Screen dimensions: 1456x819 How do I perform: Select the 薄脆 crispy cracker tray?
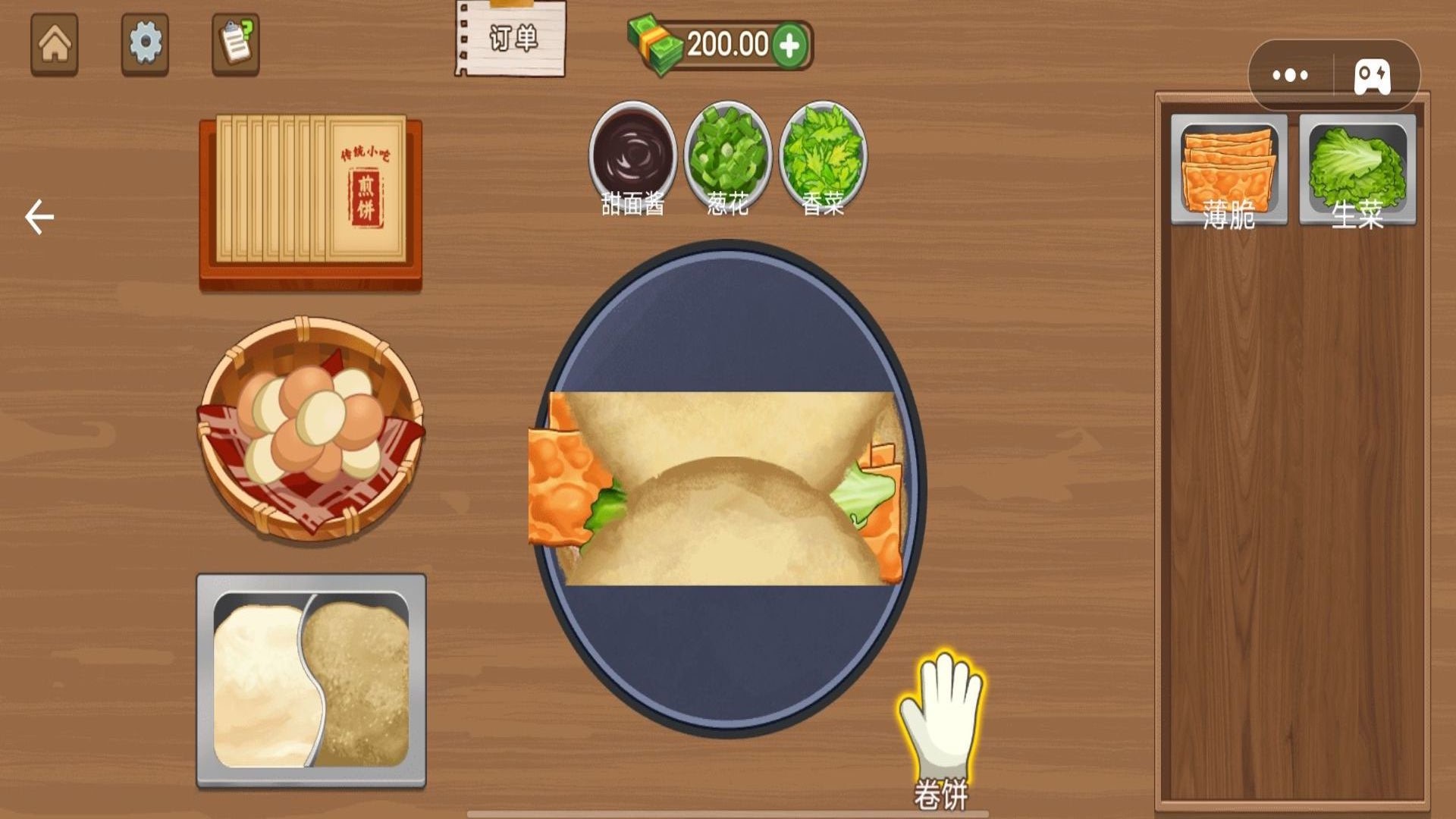(1228, 170)
